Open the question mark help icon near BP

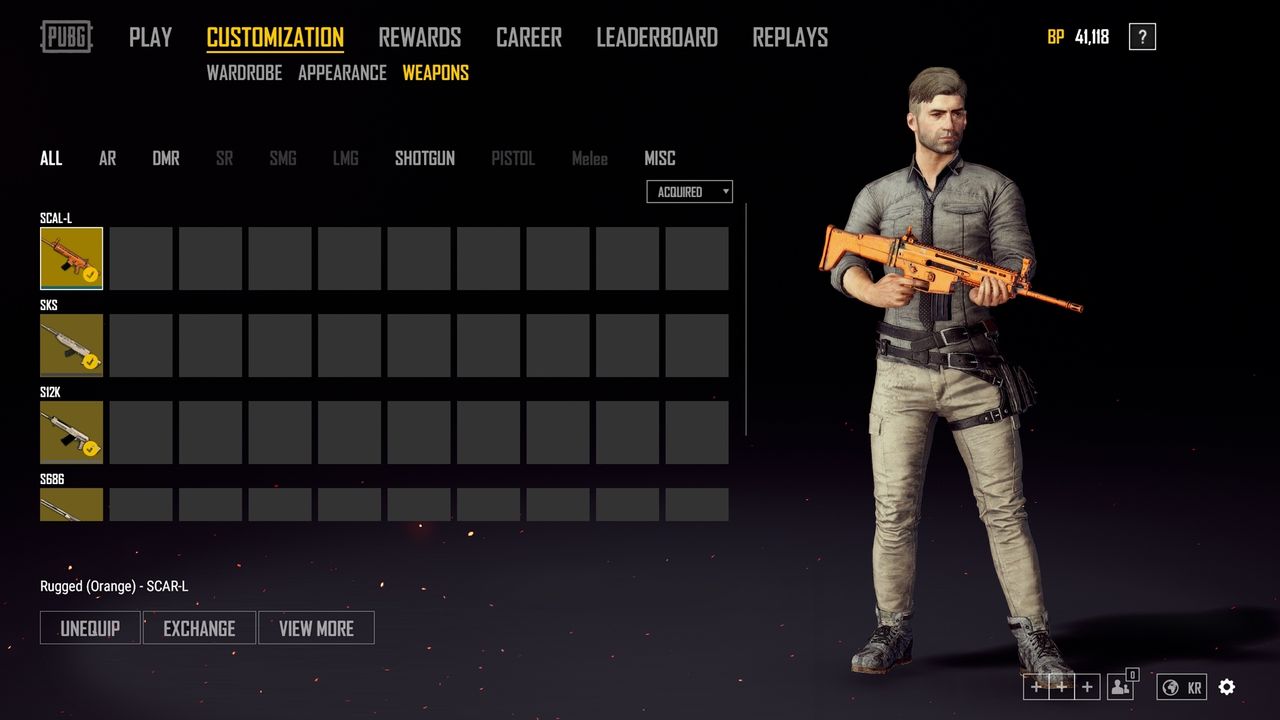click(1141, 36)
